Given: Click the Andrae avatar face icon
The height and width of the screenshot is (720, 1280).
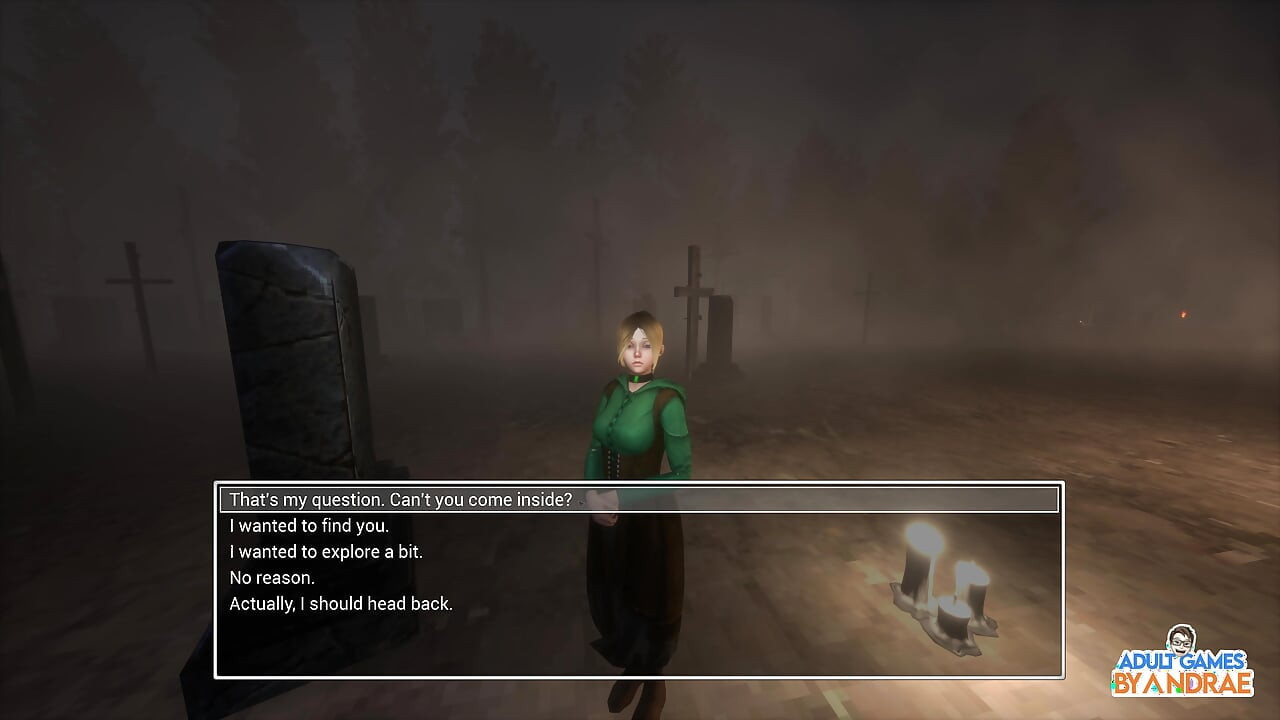Looking at the screenshot, I should [x=1180, y=640].
